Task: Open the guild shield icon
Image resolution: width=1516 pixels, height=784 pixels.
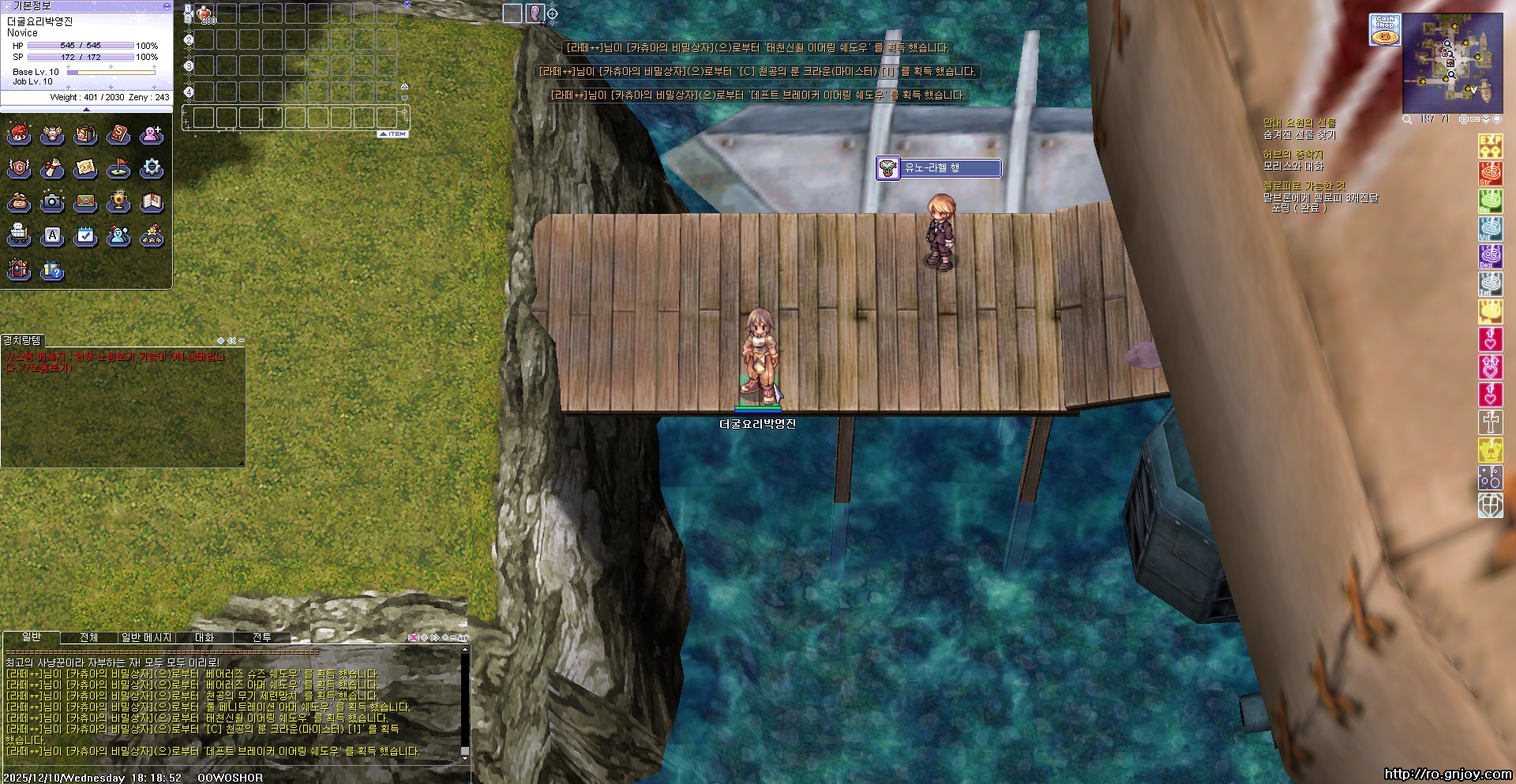Action: [x=19, y=168]
